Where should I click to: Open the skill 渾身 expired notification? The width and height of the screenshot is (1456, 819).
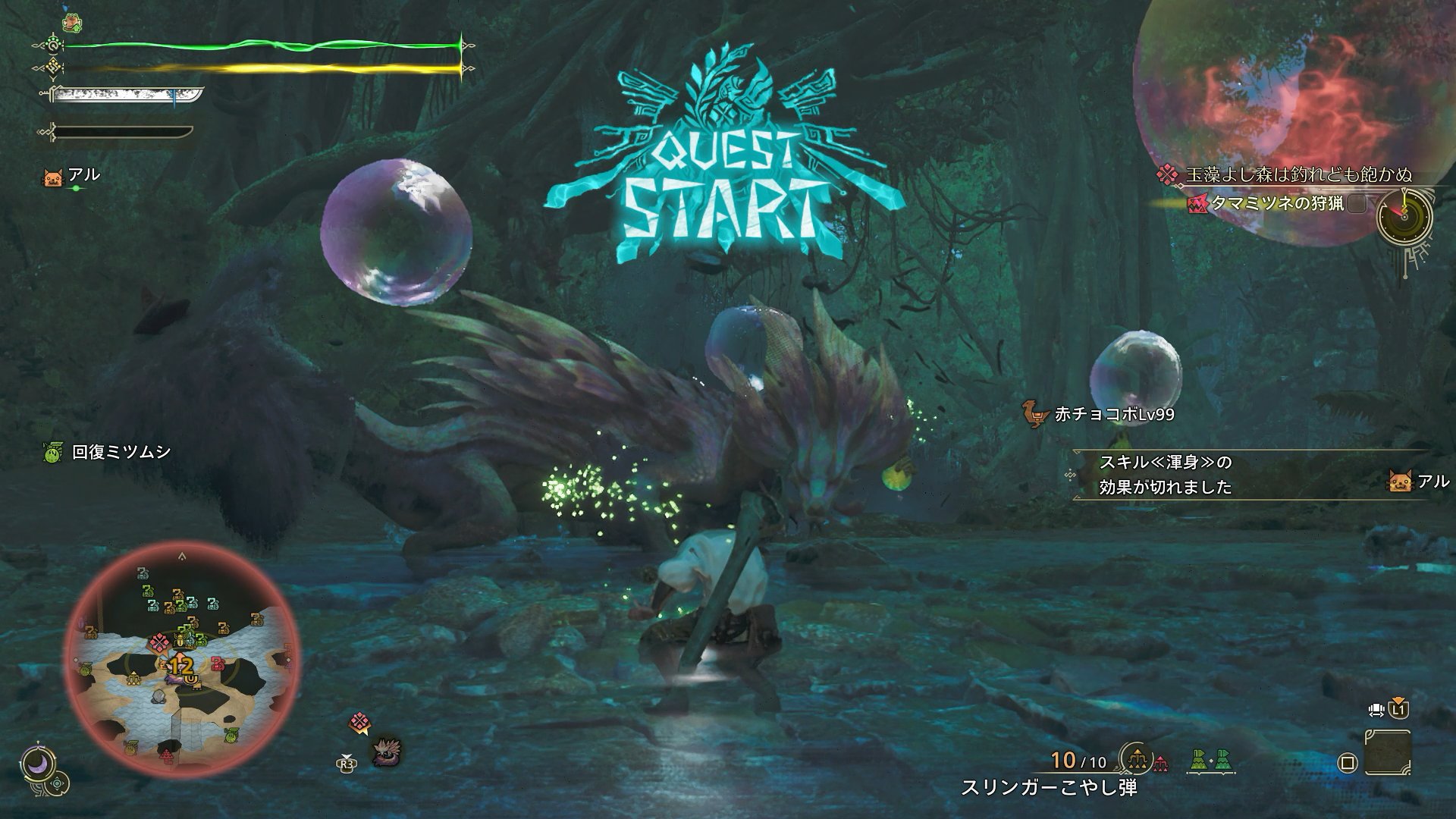point(1166,474)
